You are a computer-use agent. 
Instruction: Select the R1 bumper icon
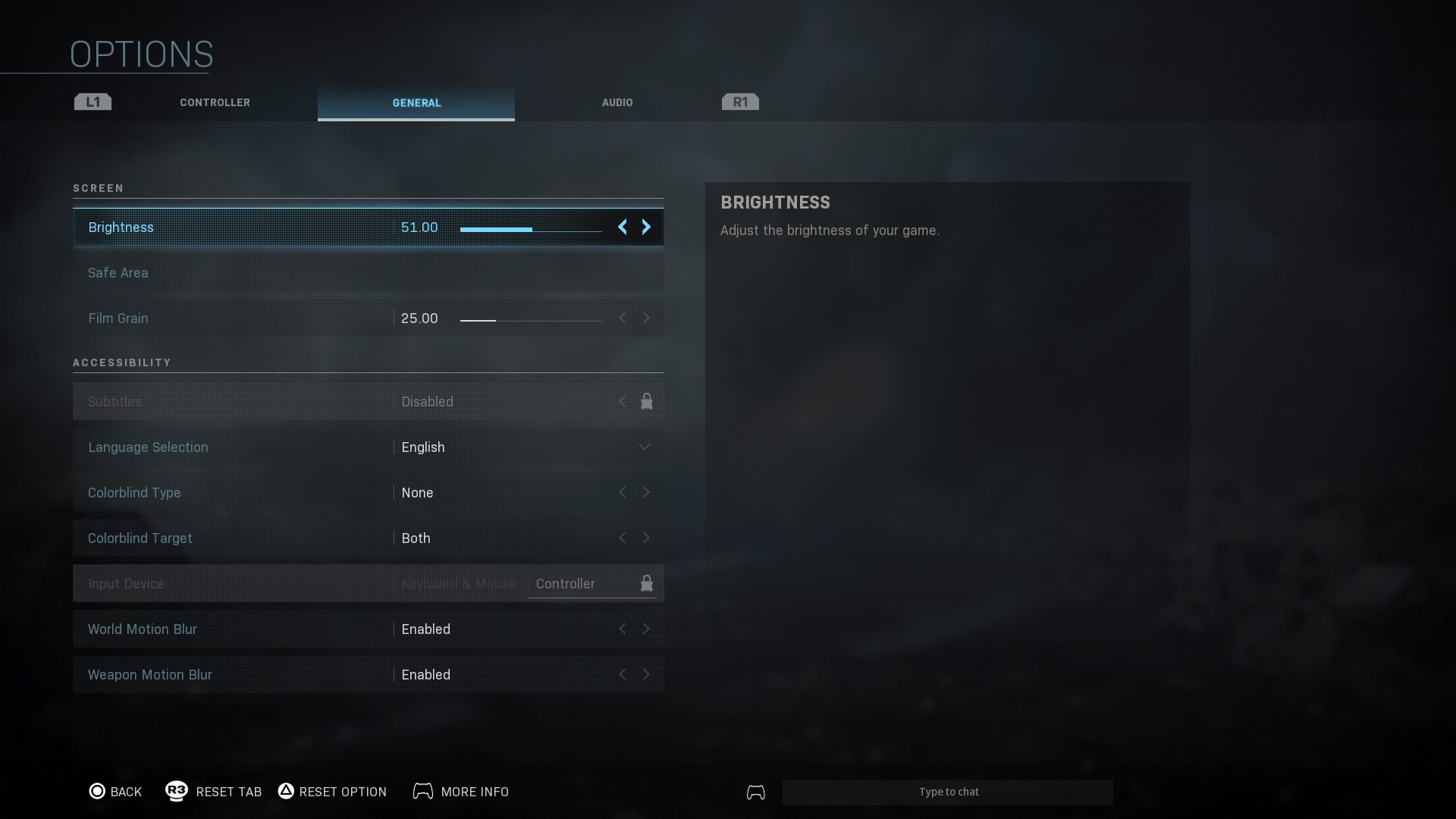click(739, 102)
